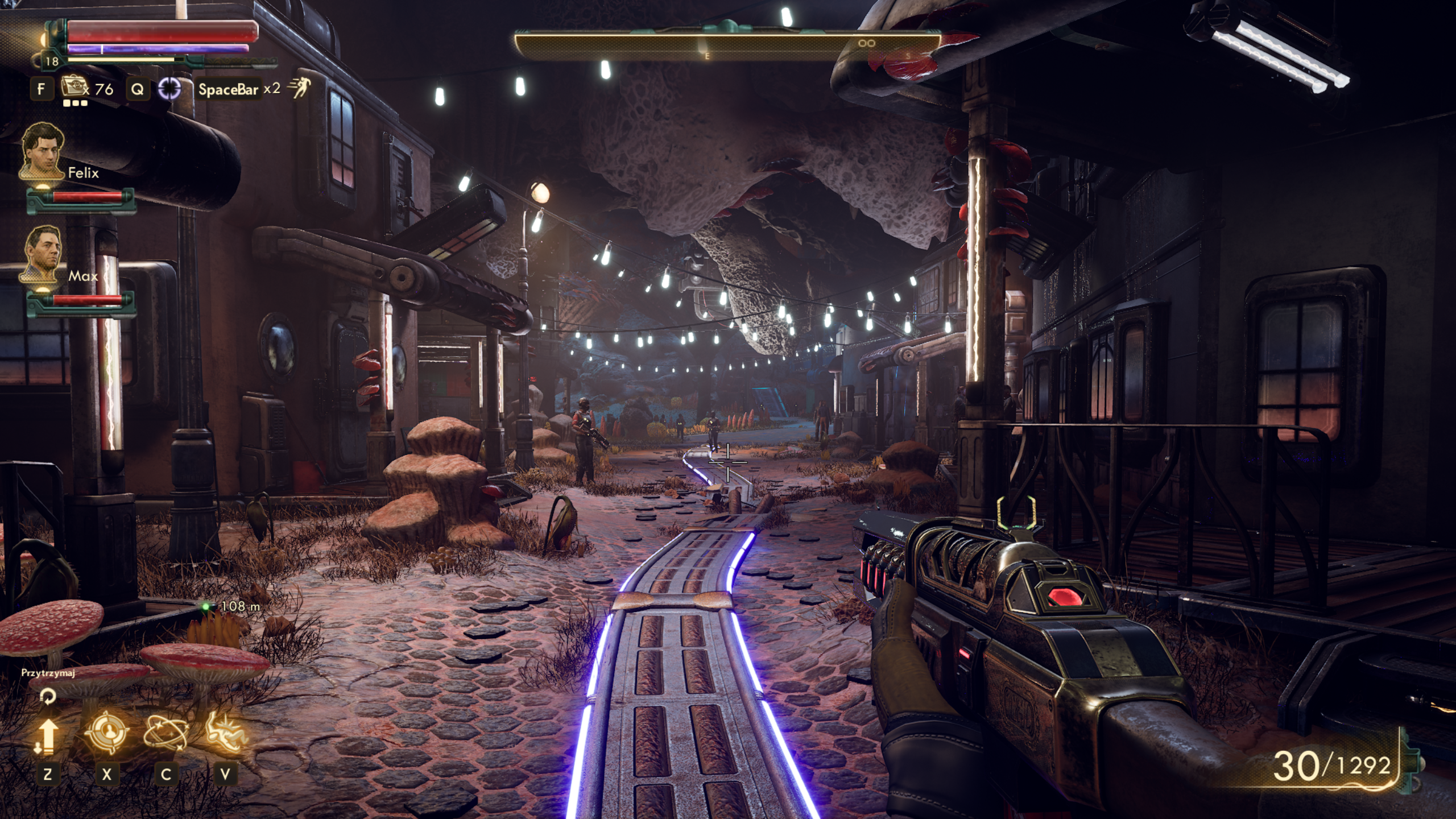Trigger the orbiting stars companion ability

click(x=166, y=733)
